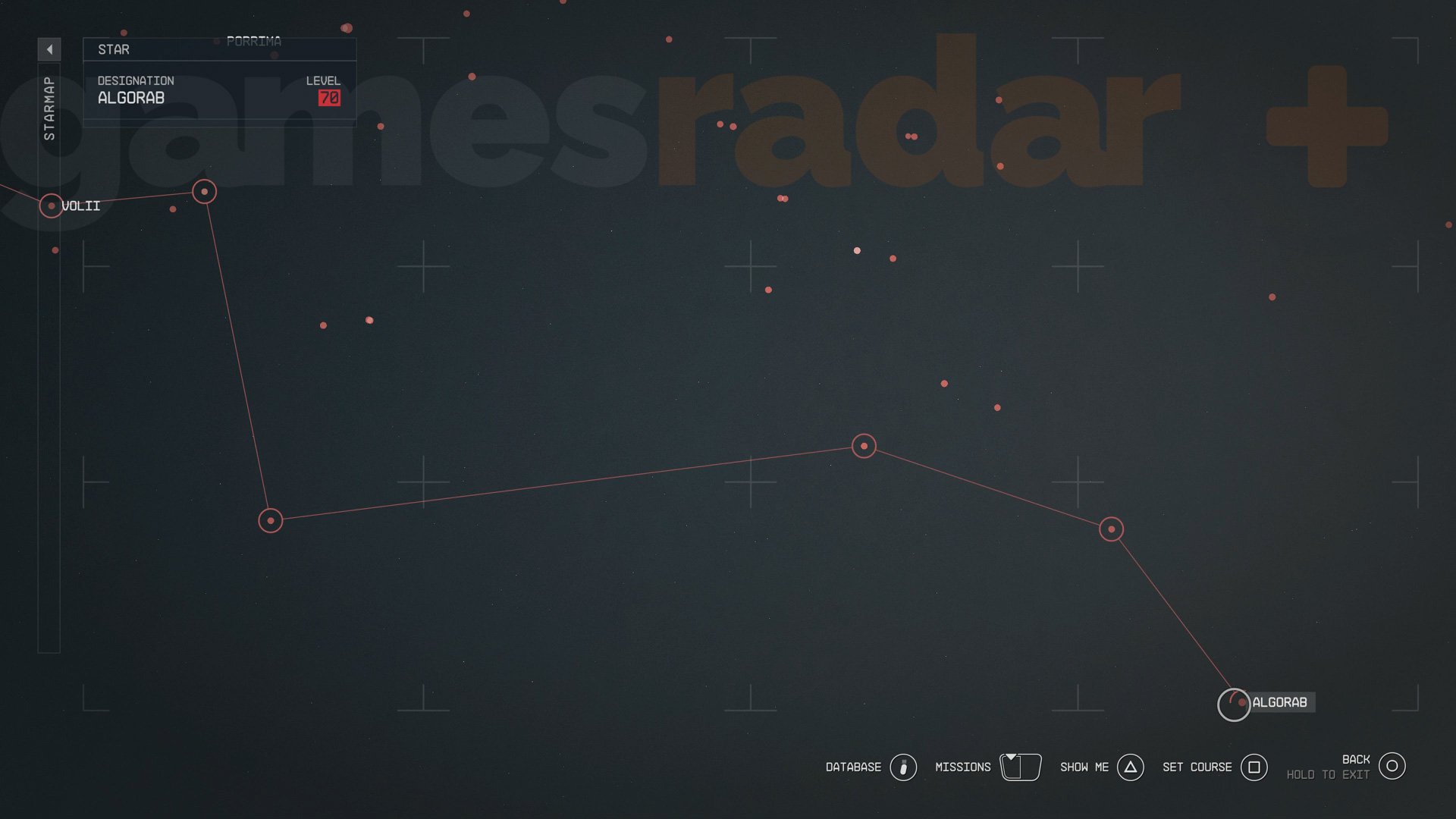Click the star dot below Volii
The image size is (1456, 819).
click(53, 249)
